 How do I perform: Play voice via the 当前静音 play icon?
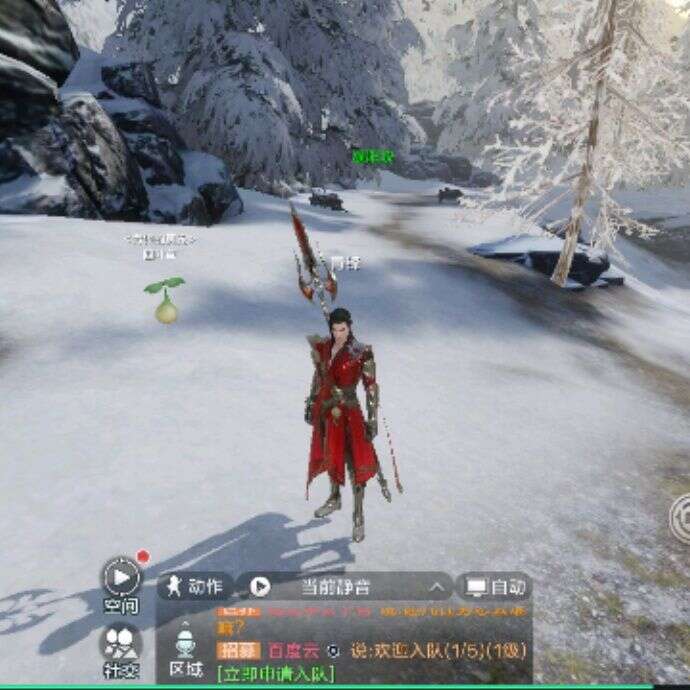[260, 586]
